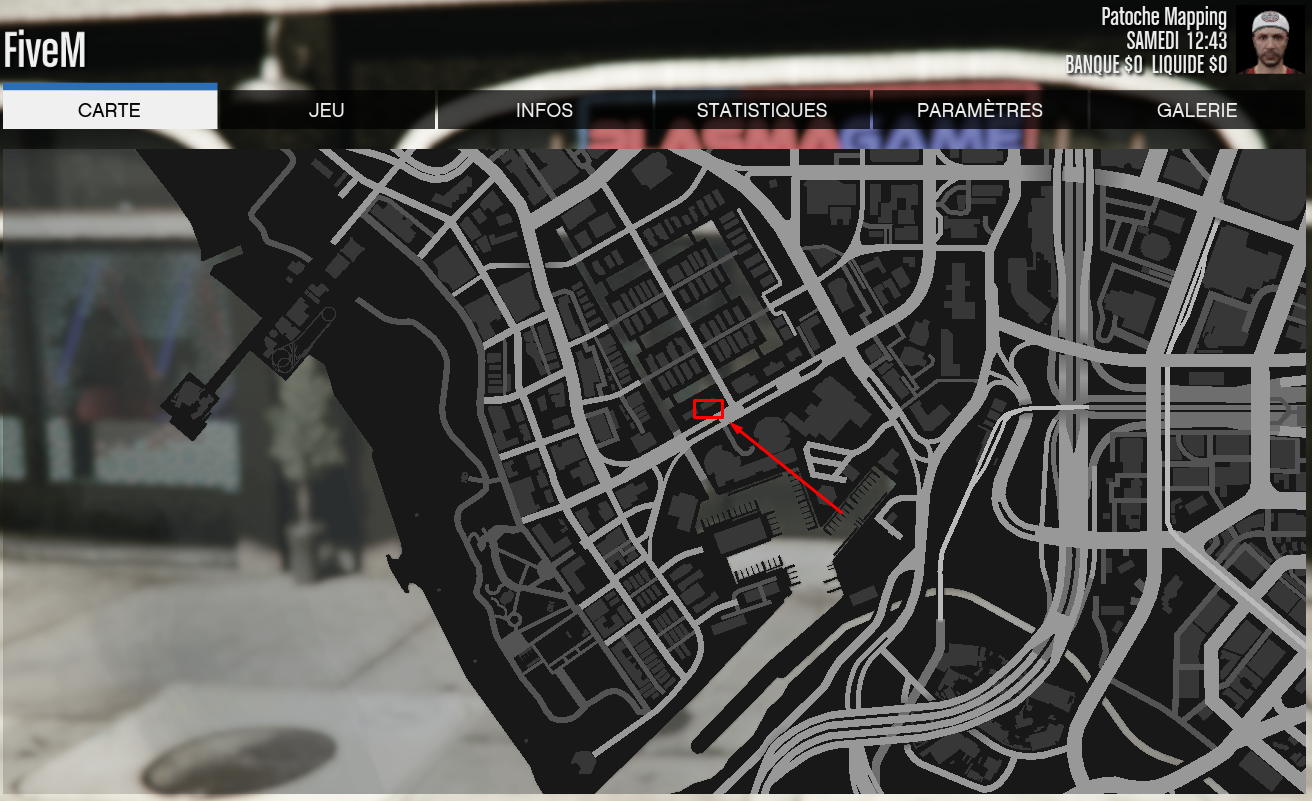This screenshot has width=1312, height=801.
Task: View the STATISTIQUES tab
Action: point(762,110)
